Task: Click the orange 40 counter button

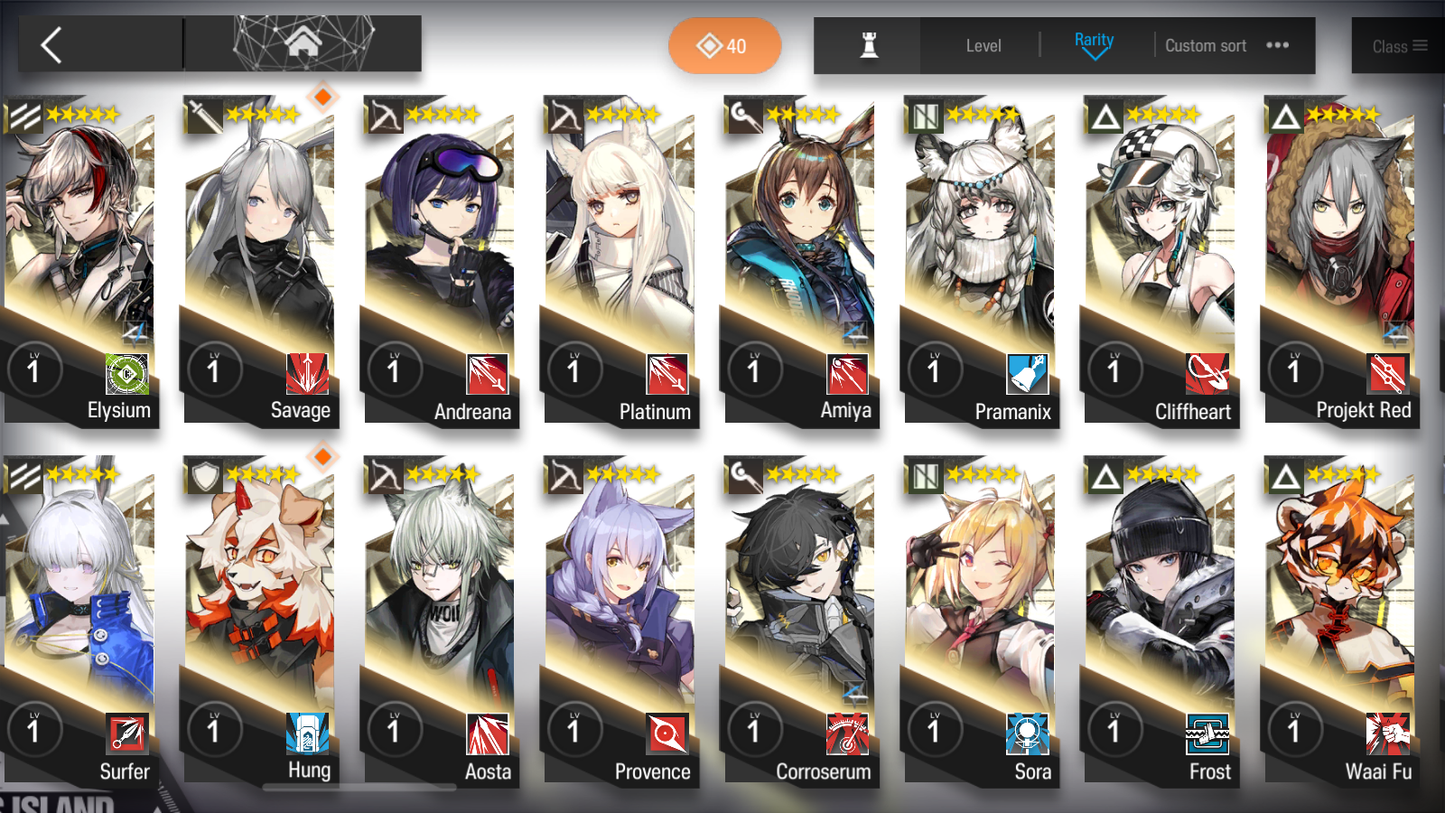Action: pos(724,46)
